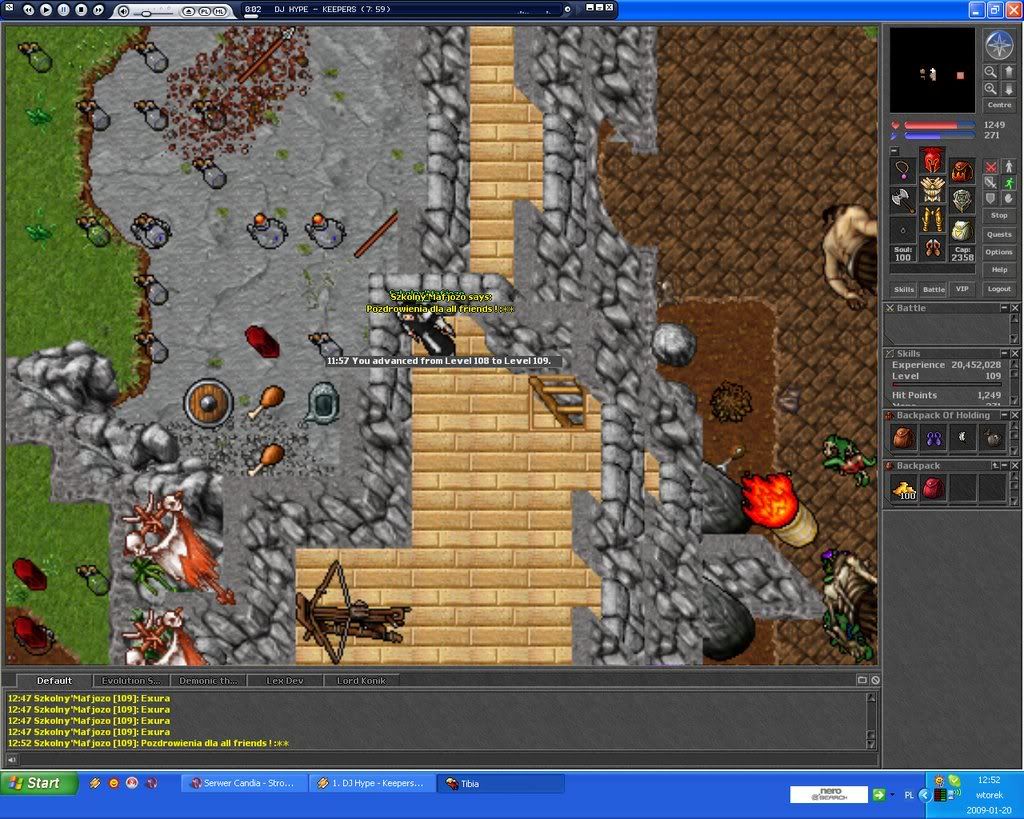
Task: Switch to the Lord Konik chat tab
Action: coord(362,681)
